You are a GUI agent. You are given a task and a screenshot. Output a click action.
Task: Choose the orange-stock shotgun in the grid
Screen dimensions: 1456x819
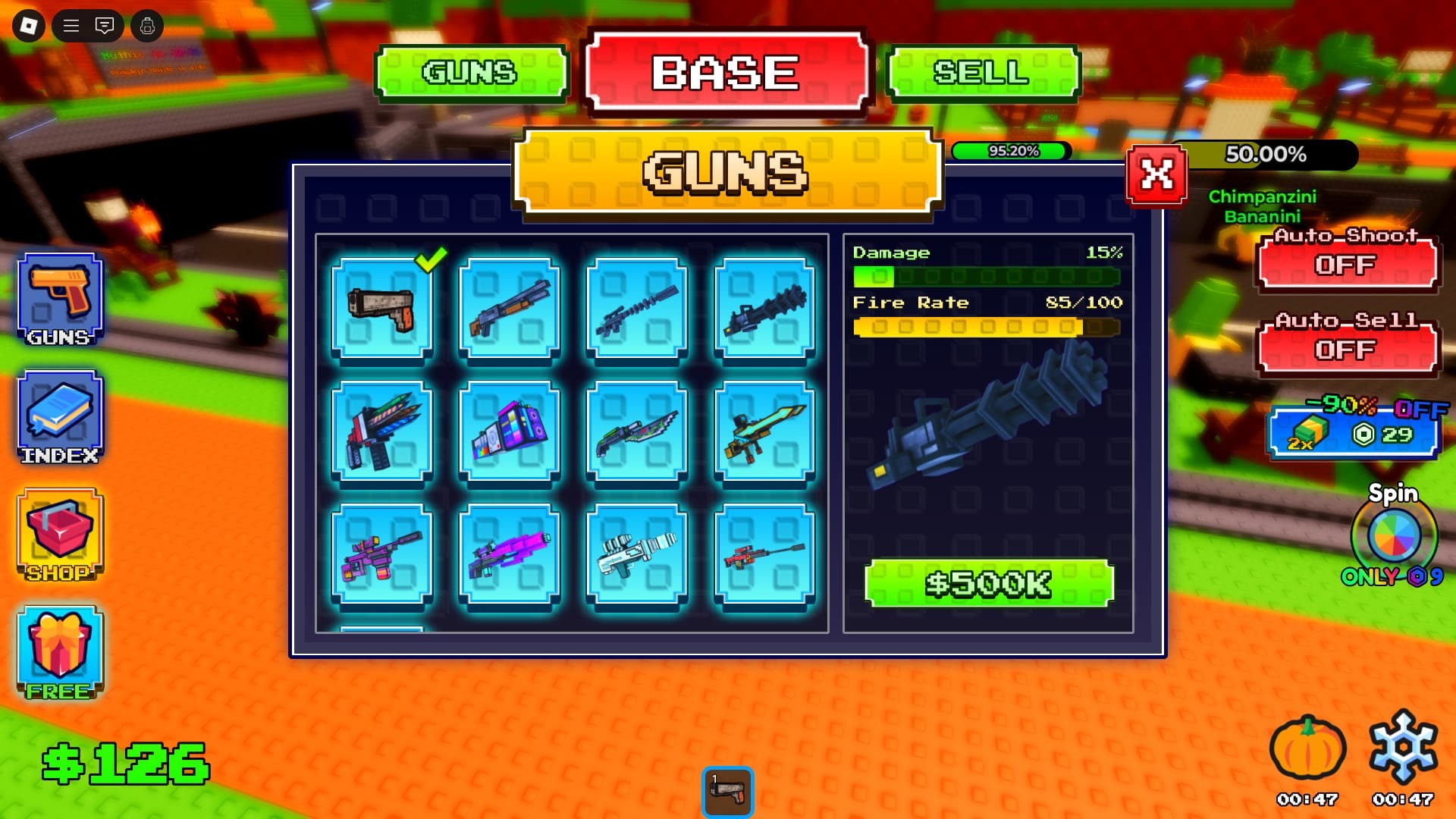510,308
